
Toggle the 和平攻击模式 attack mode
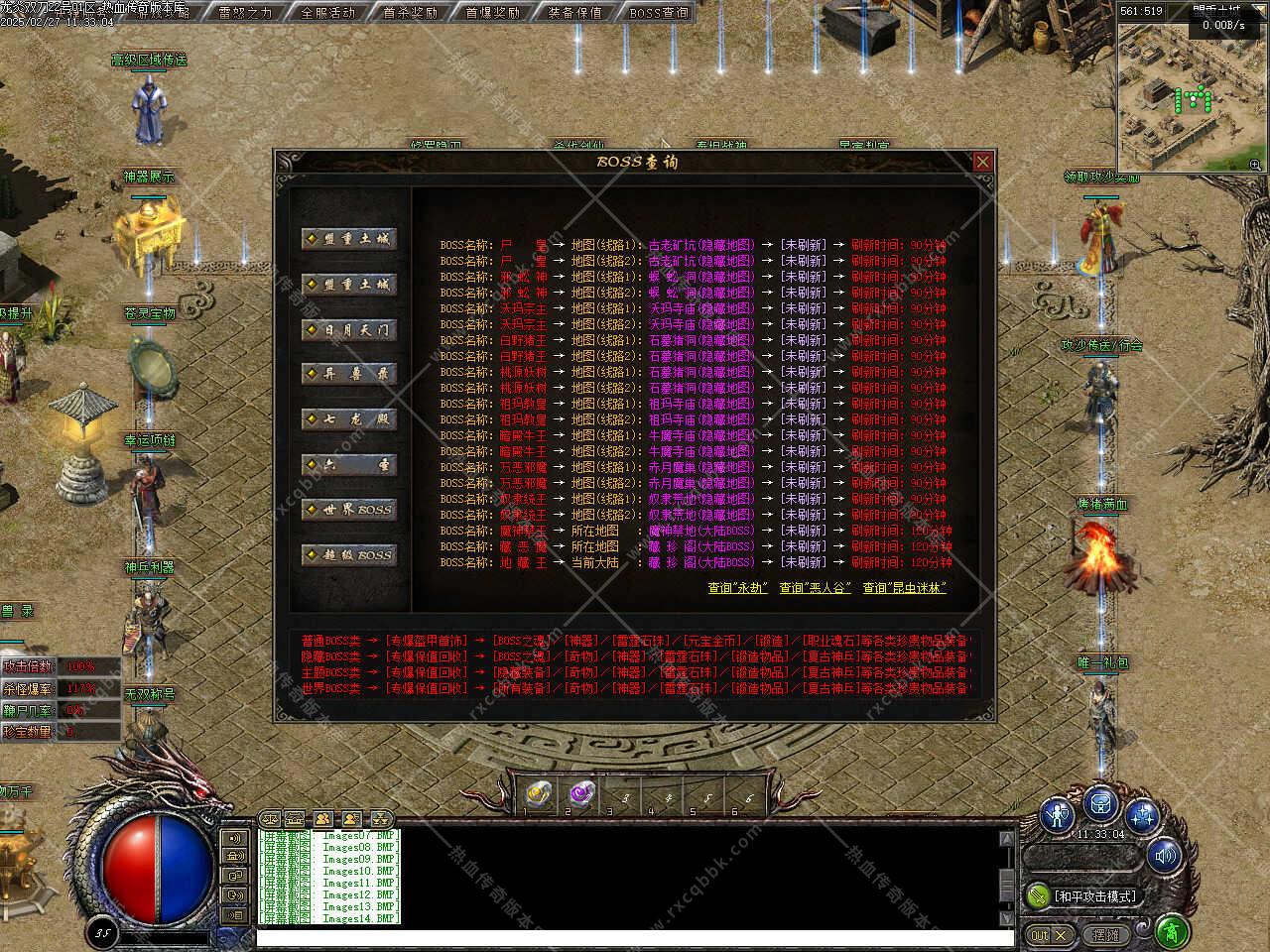(1081, 896)
